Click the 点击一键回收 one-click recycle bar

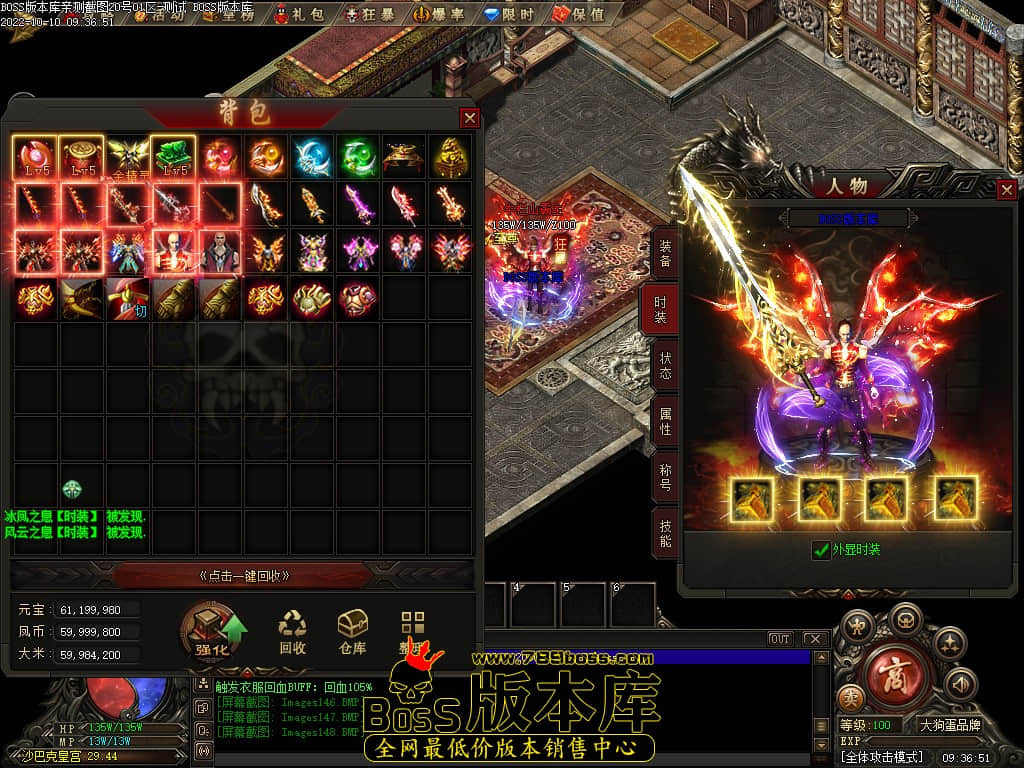point(245,575)
